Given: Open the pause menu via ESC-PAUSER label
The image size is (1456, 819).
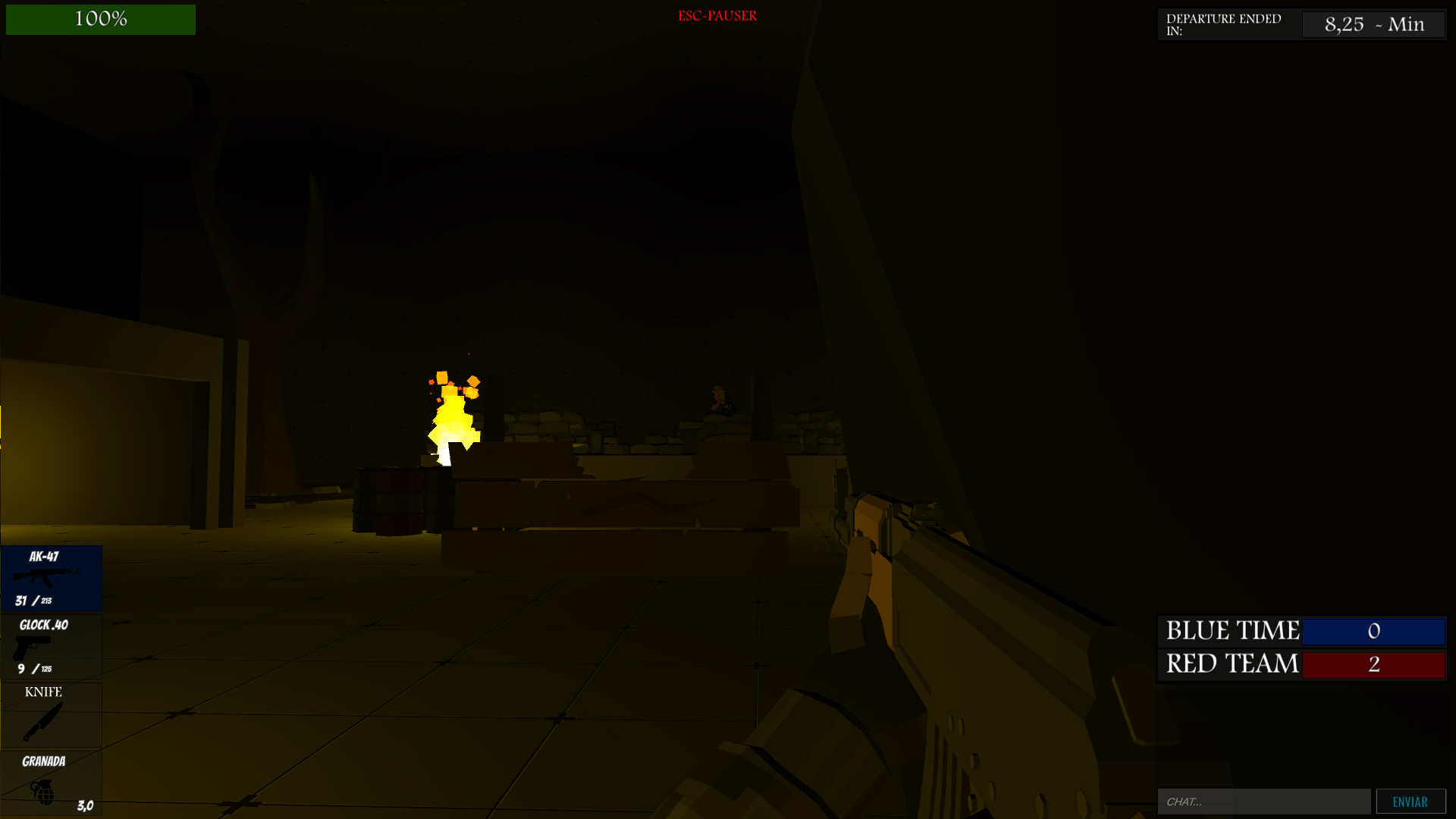Looking at the screenshot, I should pyautogui.click(x=717, y=15).
